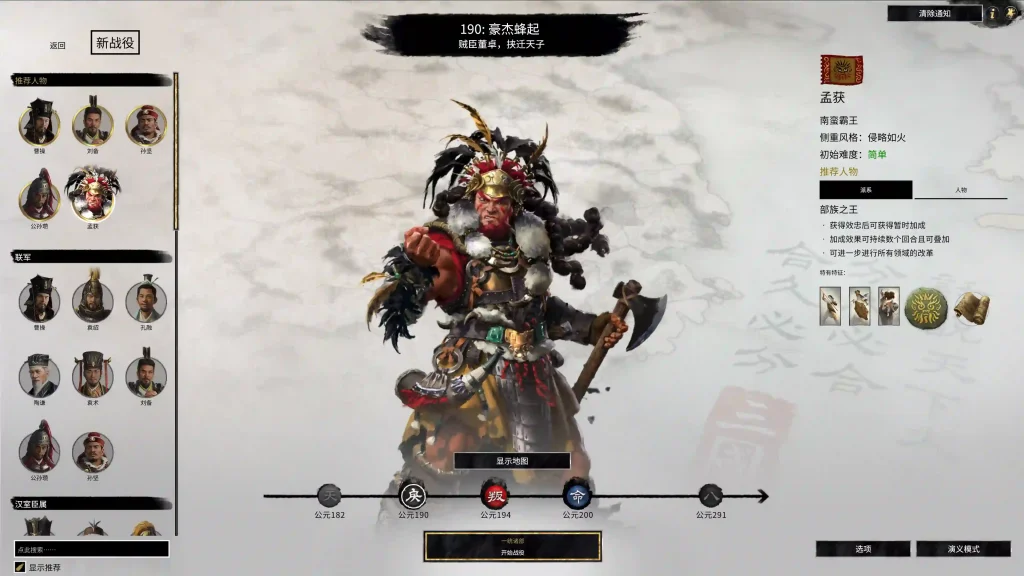Switch to the 人物 character tab
The image size is (1024, 576).
960,190
